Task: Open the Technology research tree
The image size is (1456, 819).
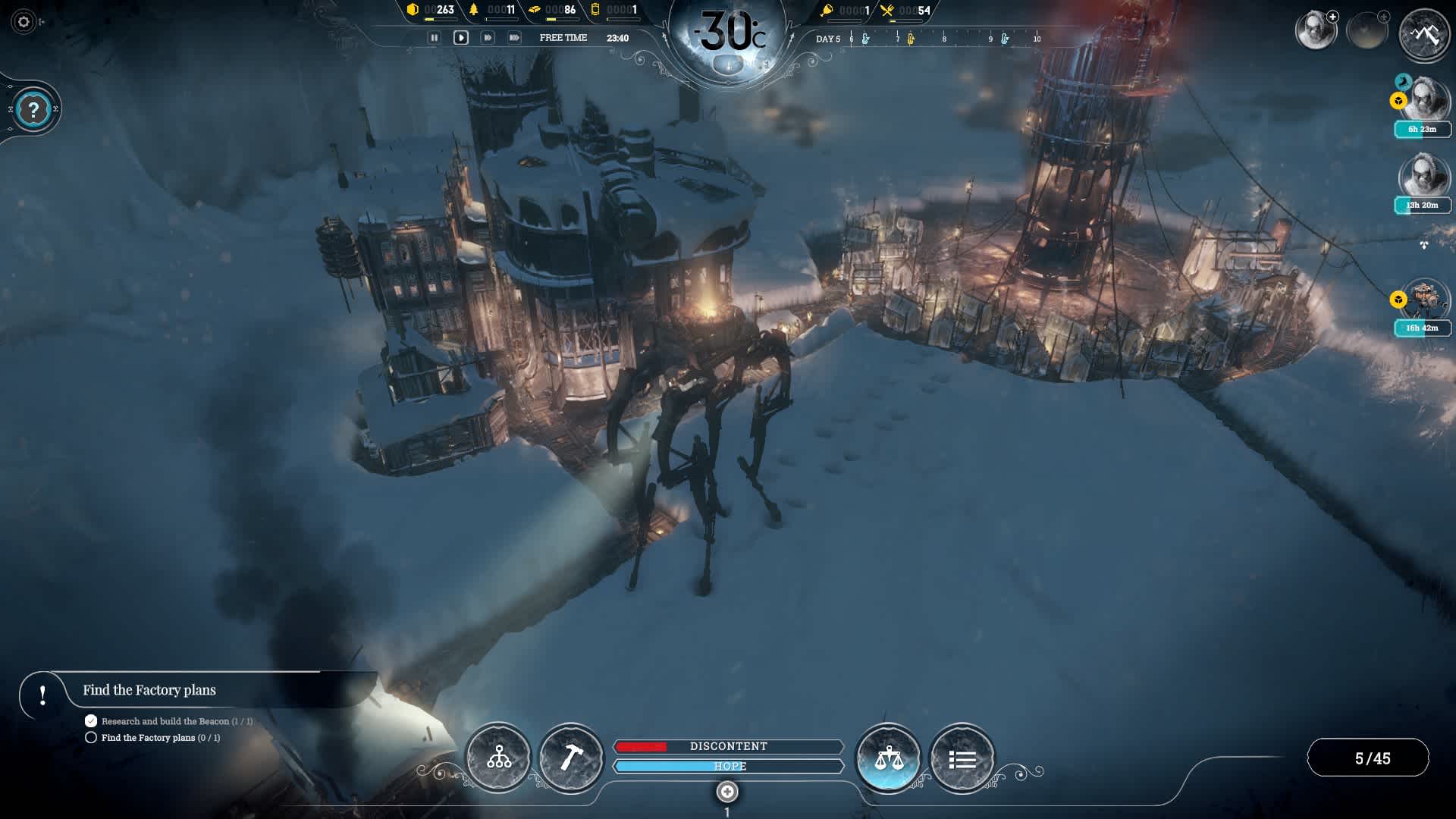Action: click(x=498, y=757)
